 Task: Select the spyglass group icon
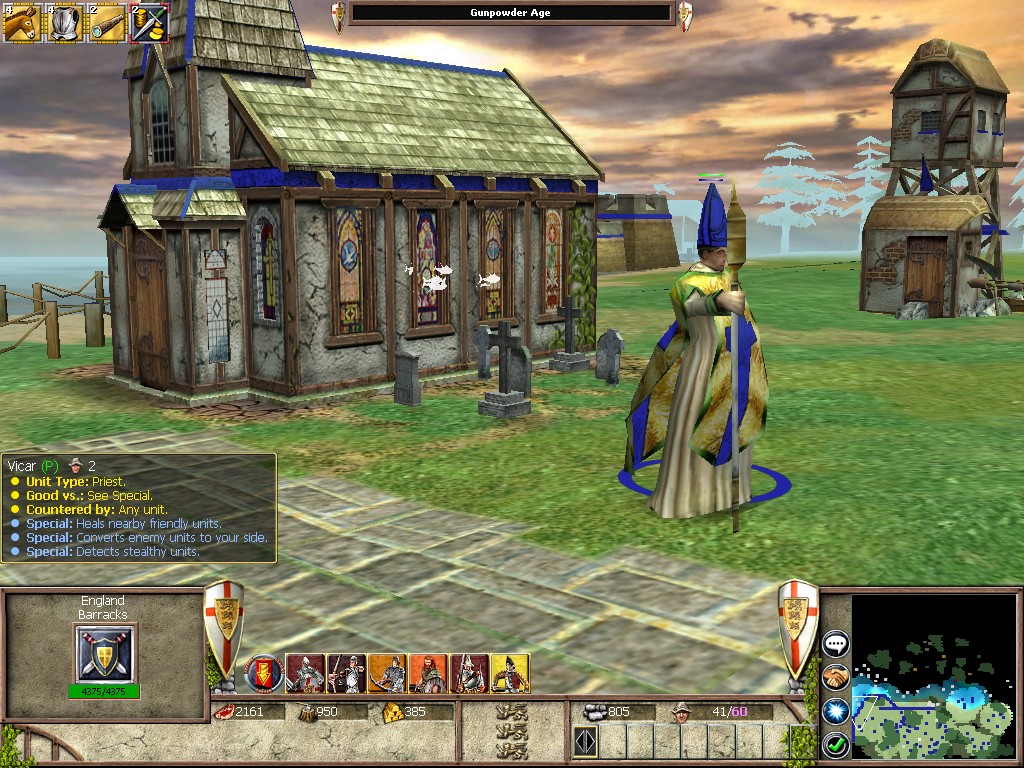coord(106,23)
